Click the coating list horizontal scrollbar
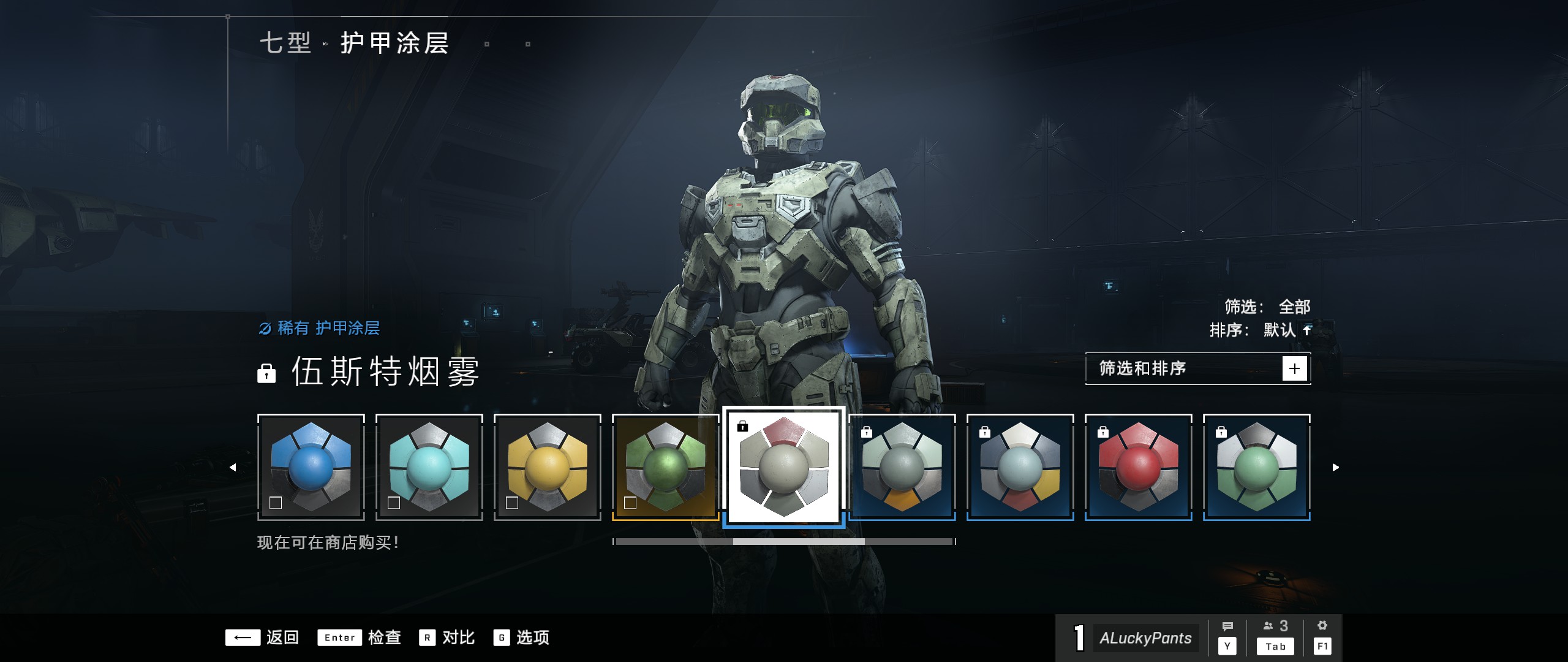The image size is (1568, 662). pyautogui.click(x=784, y=542)
